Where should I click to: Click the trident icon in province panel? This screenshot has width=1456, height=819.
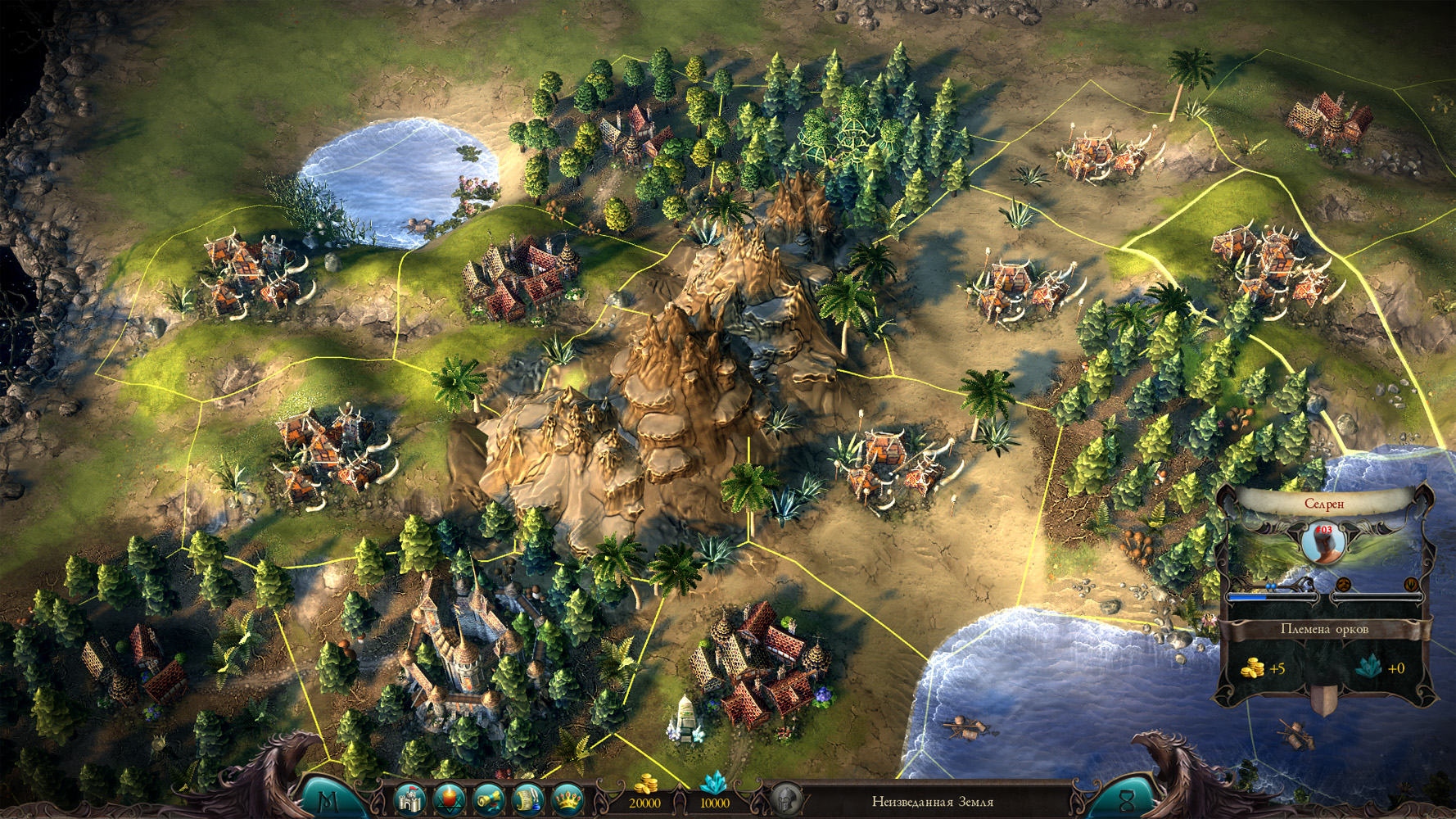pos(1411,585)
